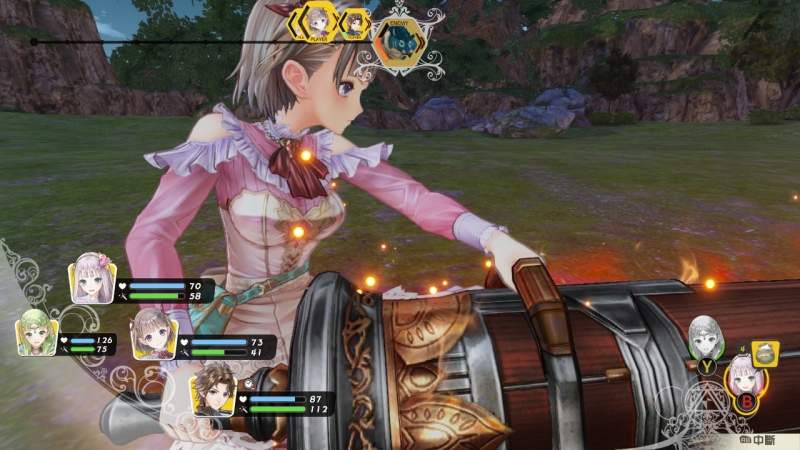800x450 pixels.
Task: Click the silver-haired player turn-order hexagon
Action: coord(319,21)
